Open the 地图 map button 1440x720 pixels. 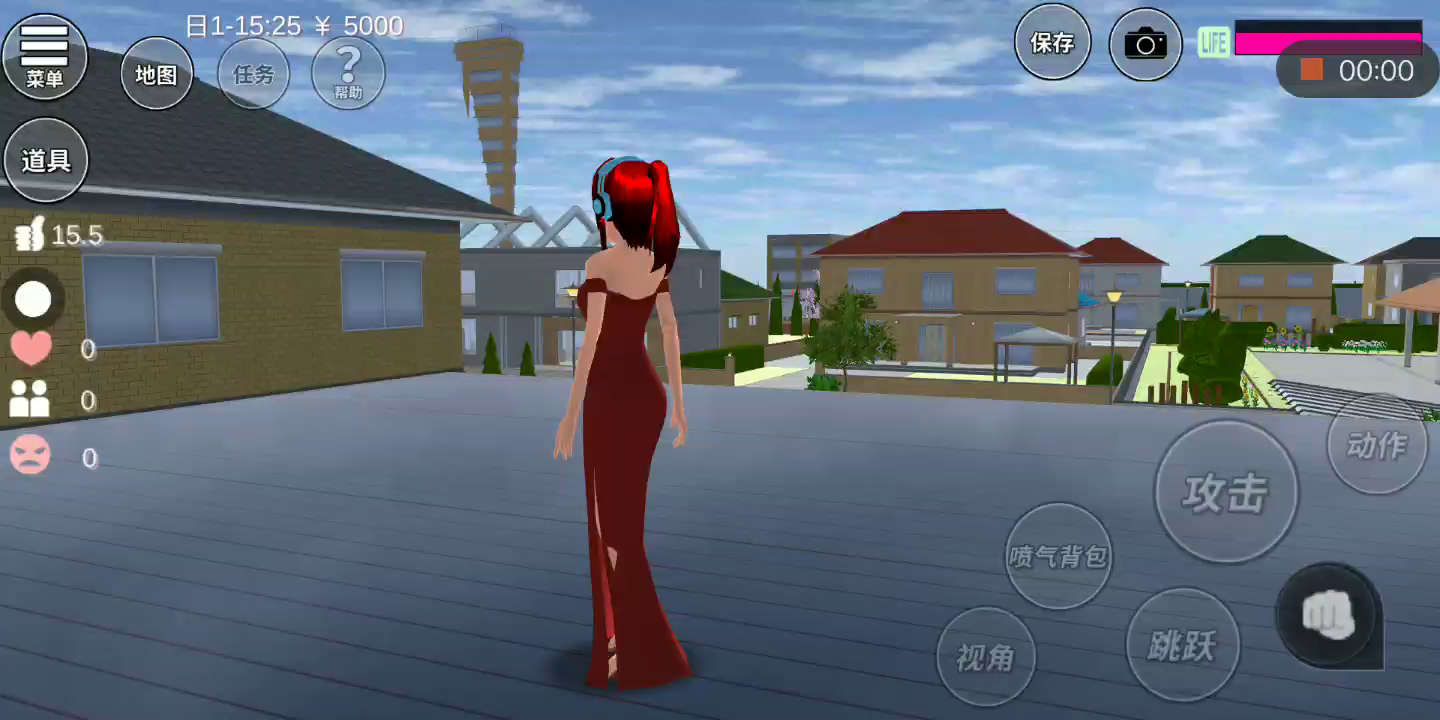pos(157,74)
